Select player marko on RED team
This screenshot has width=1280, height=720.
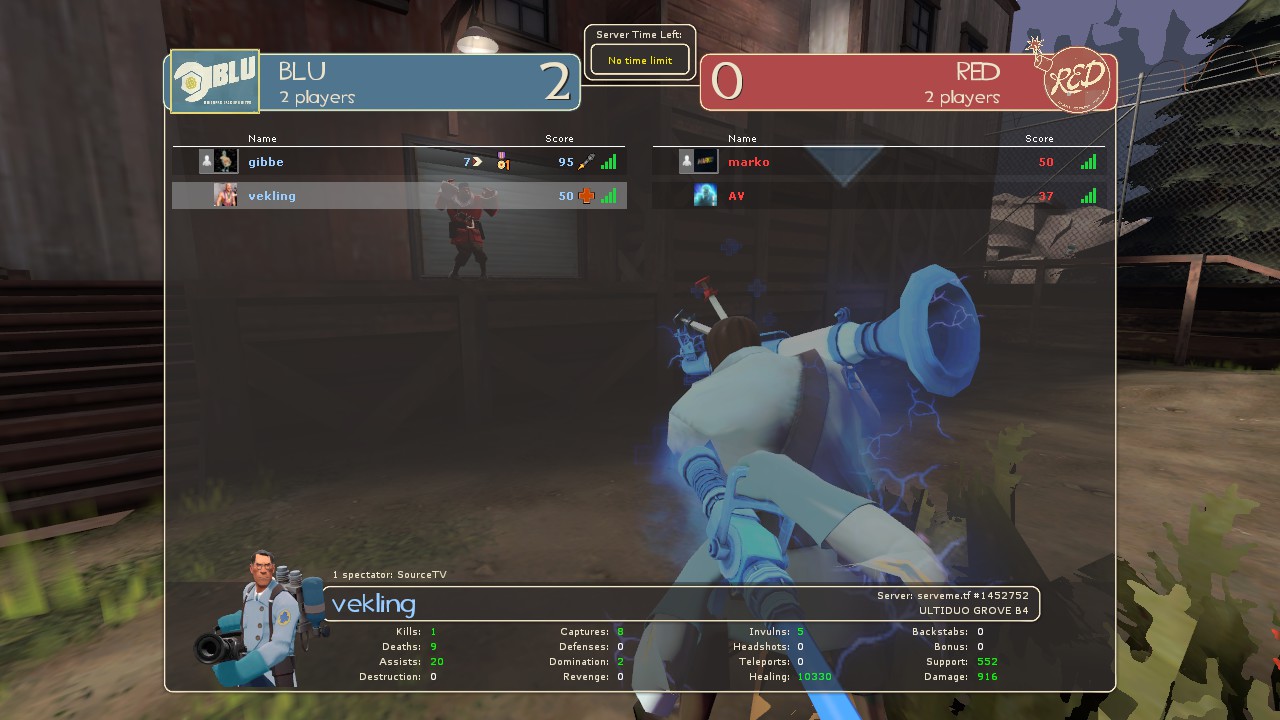(749, 162)
